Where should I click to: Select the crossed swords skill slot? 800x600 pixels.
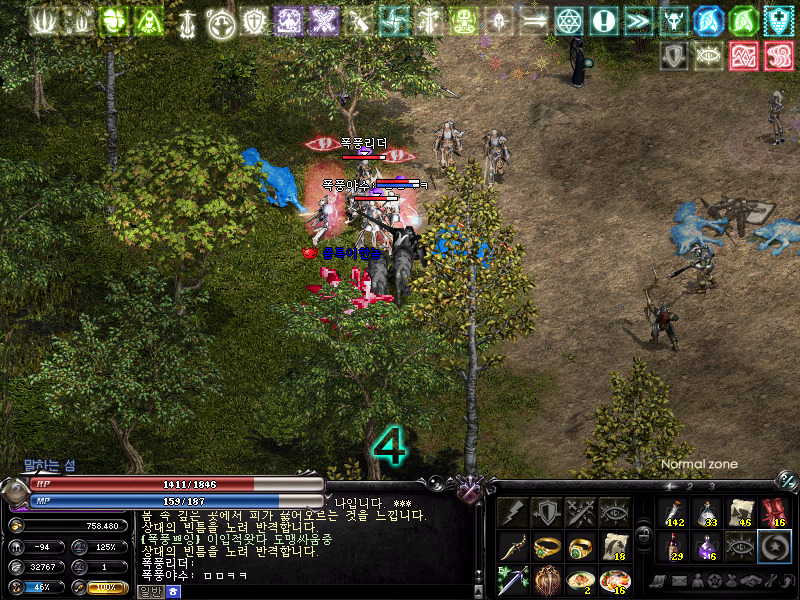point(581,512)
